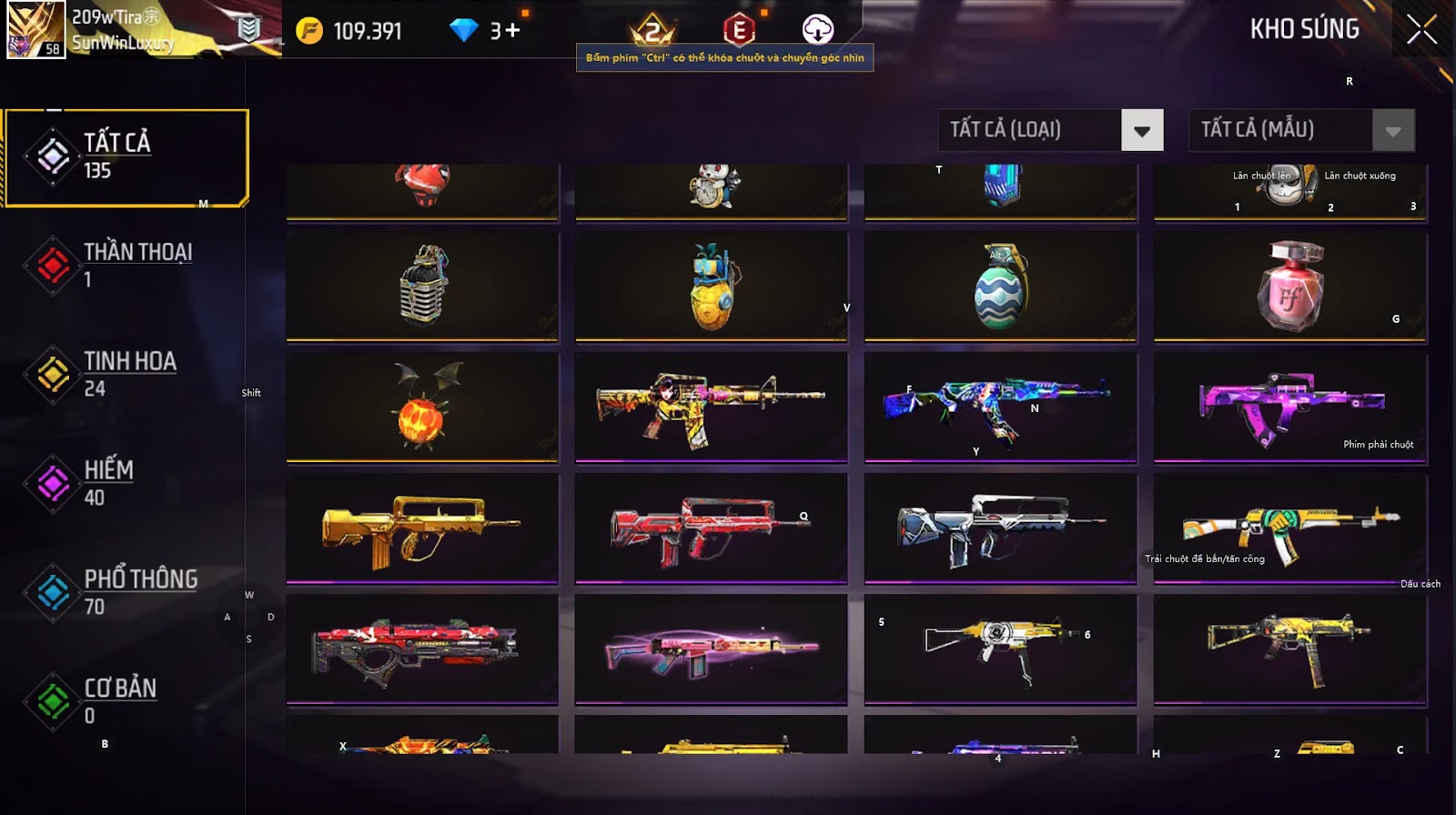This screenshot has width=1456, height=815.
Task: Select the Tất Cả category tab
Action: click(126, 156)
